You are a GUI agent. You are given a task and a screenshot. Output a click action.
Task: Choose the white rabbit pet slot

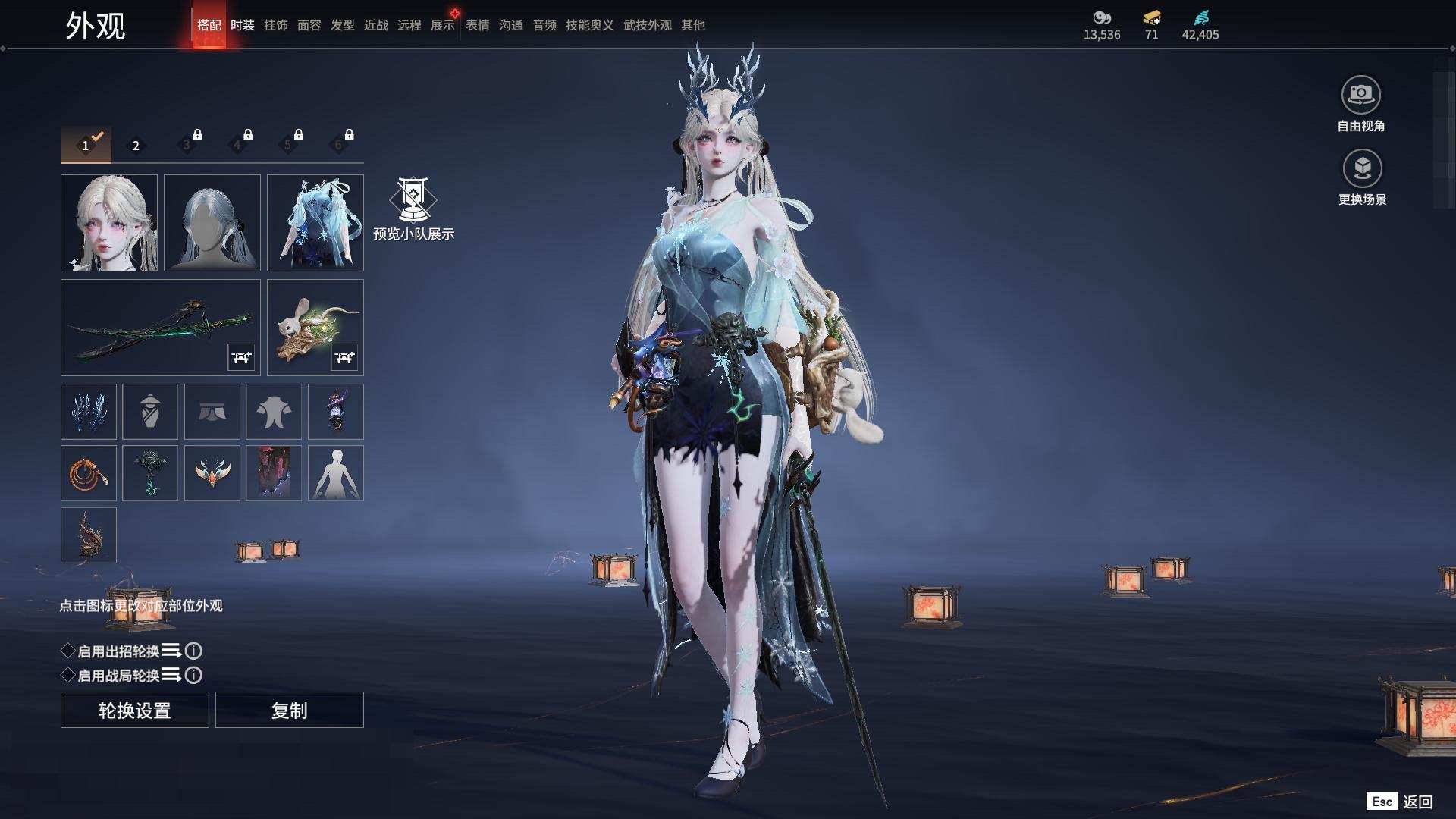point(315,328)
